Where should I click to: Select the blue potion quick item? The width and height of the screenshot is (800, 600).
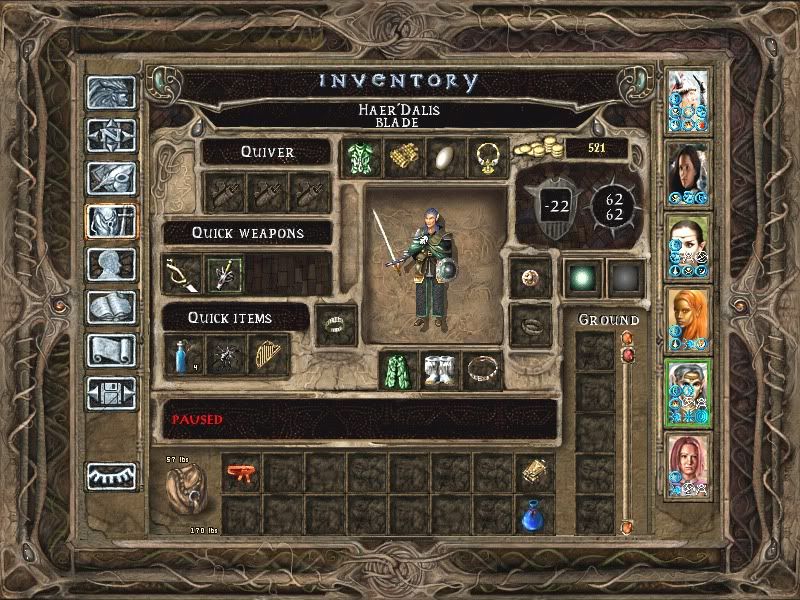[183, 355]
